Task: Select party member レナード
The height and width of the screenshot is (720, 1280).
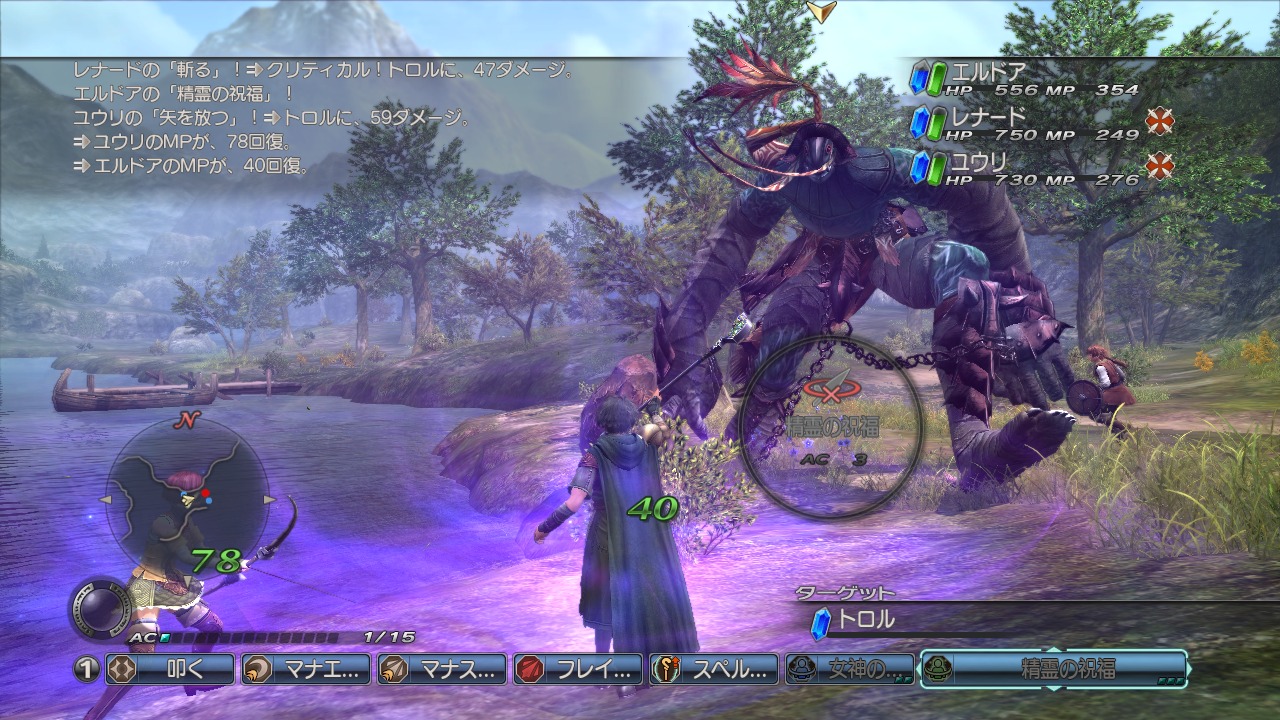Action: point(1025,123)
